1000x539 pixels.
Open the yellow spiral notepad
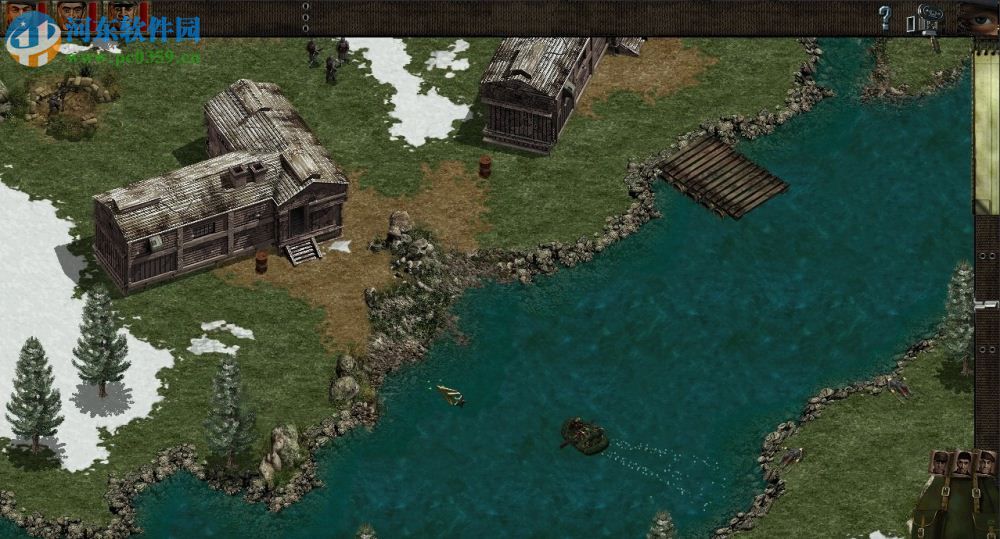986,120
